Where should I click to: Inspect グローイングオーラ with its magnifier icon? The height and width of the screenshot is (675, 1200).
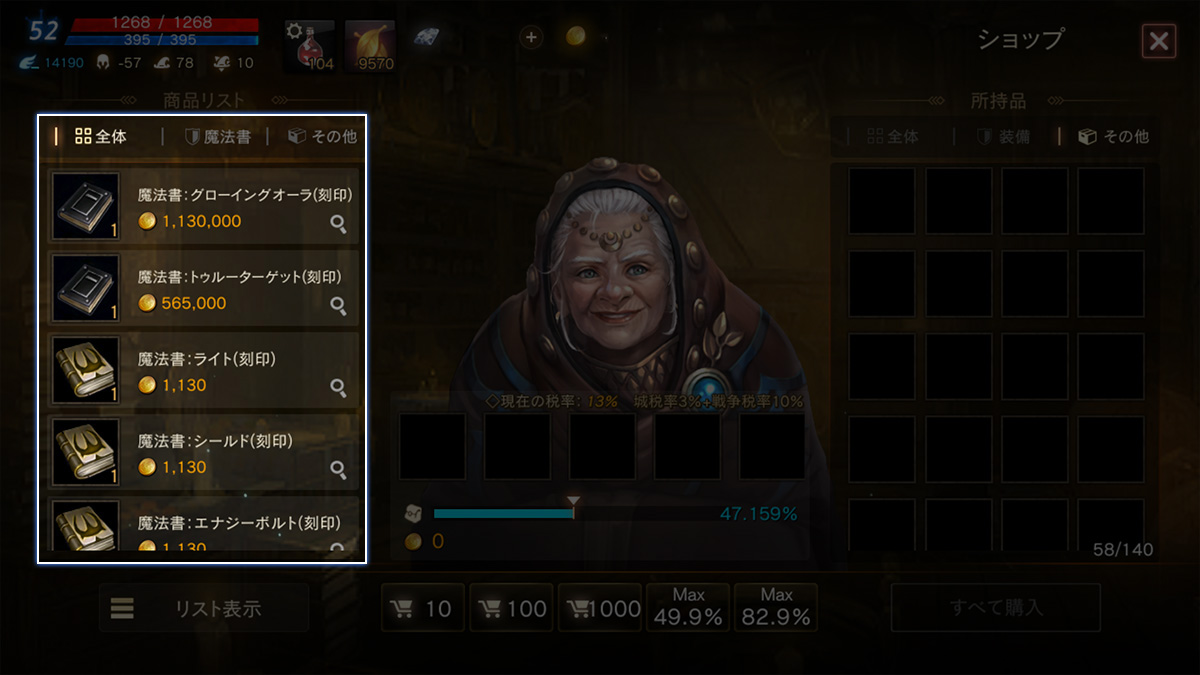[339, 225]
